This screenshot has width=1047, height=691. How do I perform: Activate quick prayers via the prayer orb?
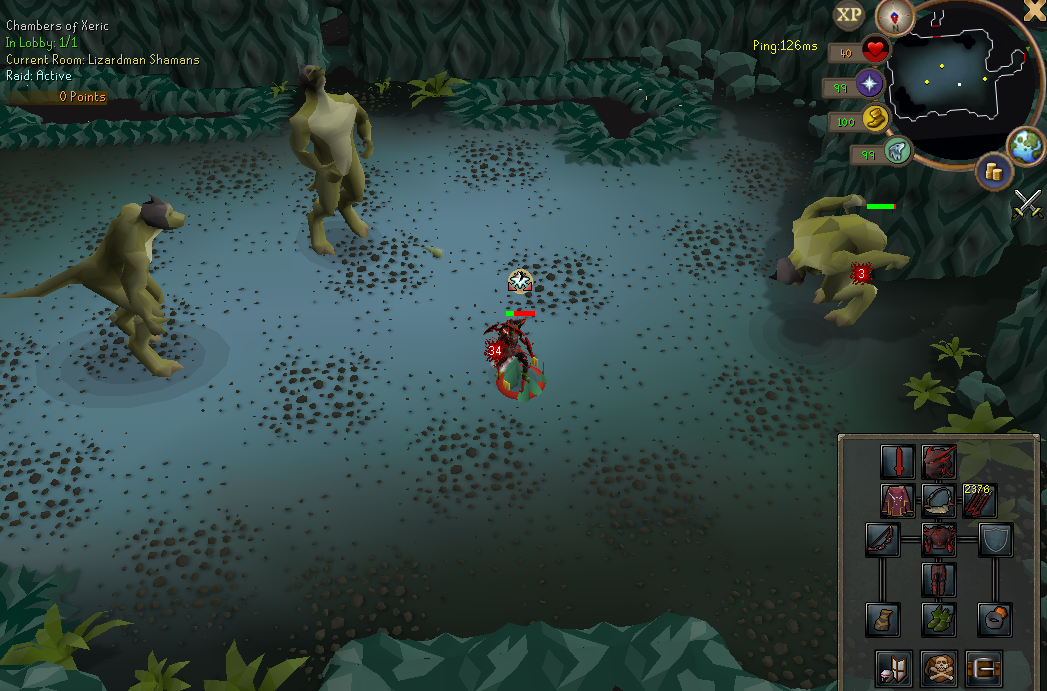870,83
